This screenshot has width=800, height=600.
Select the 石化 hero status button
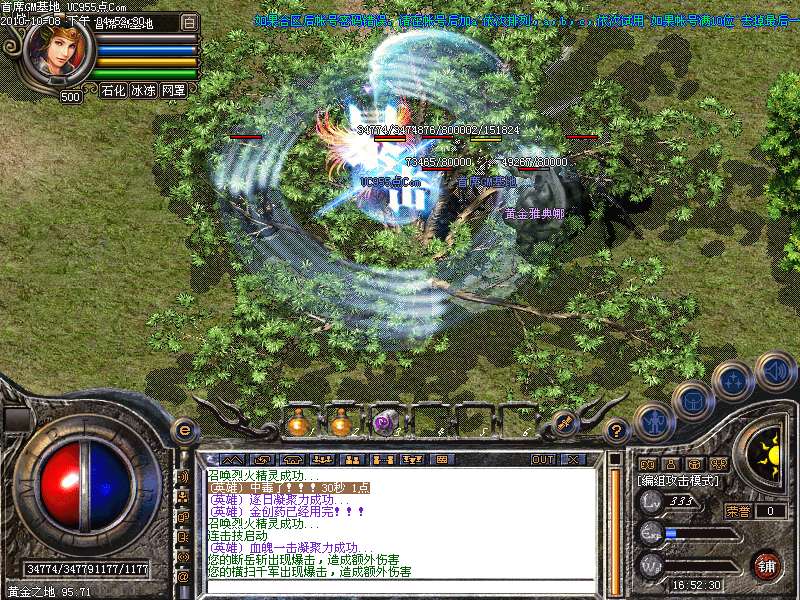coord(113,90)
